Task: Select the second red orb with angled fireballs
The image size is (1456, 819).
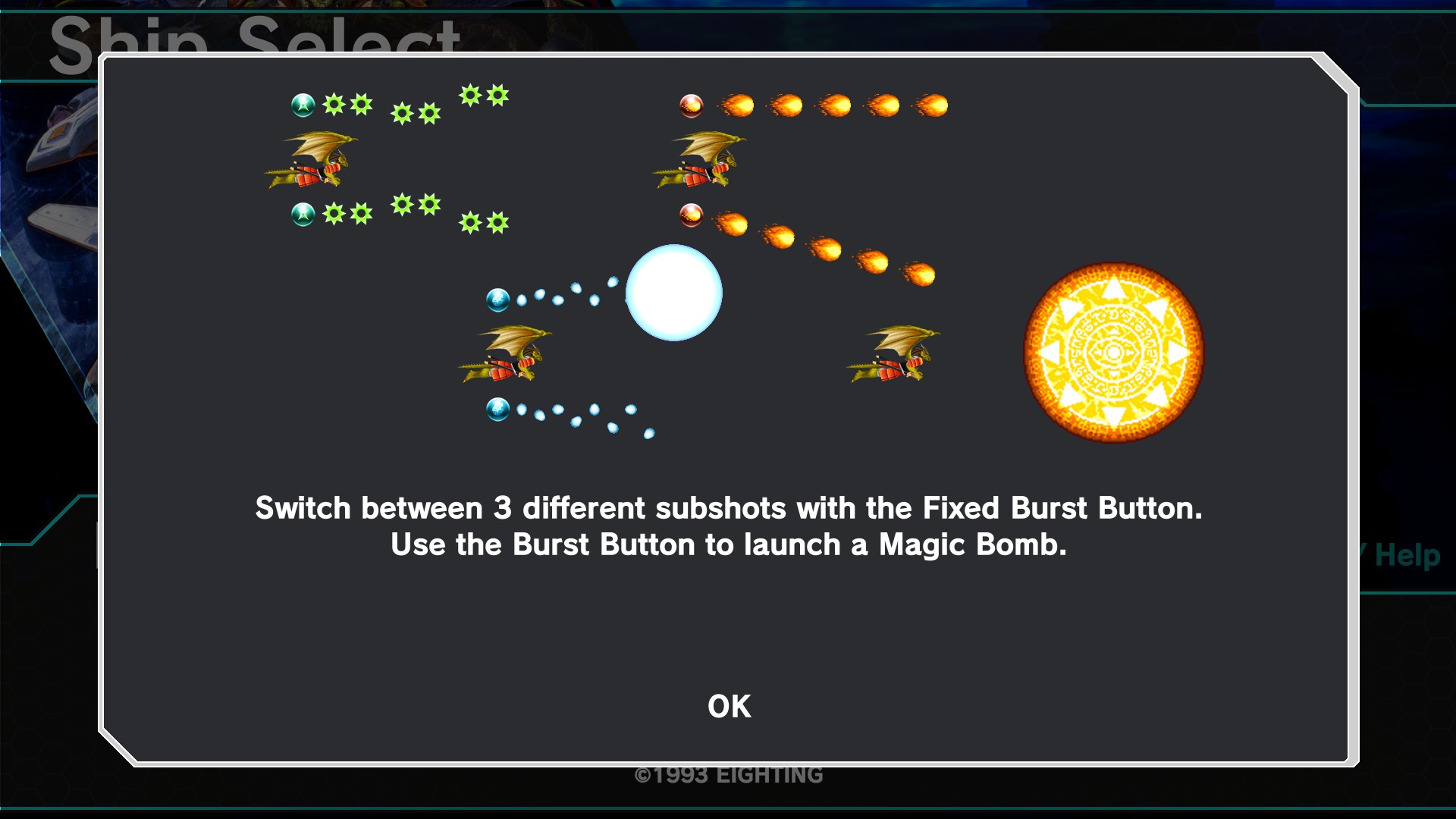Action: (690, 215)
